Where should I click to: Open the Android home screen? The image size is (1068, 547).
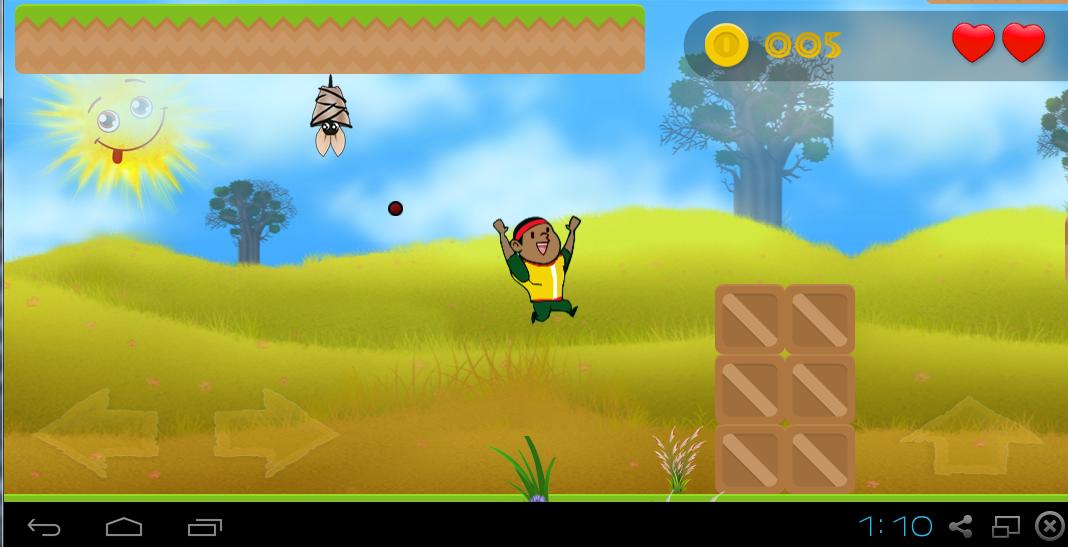[124, 526]
